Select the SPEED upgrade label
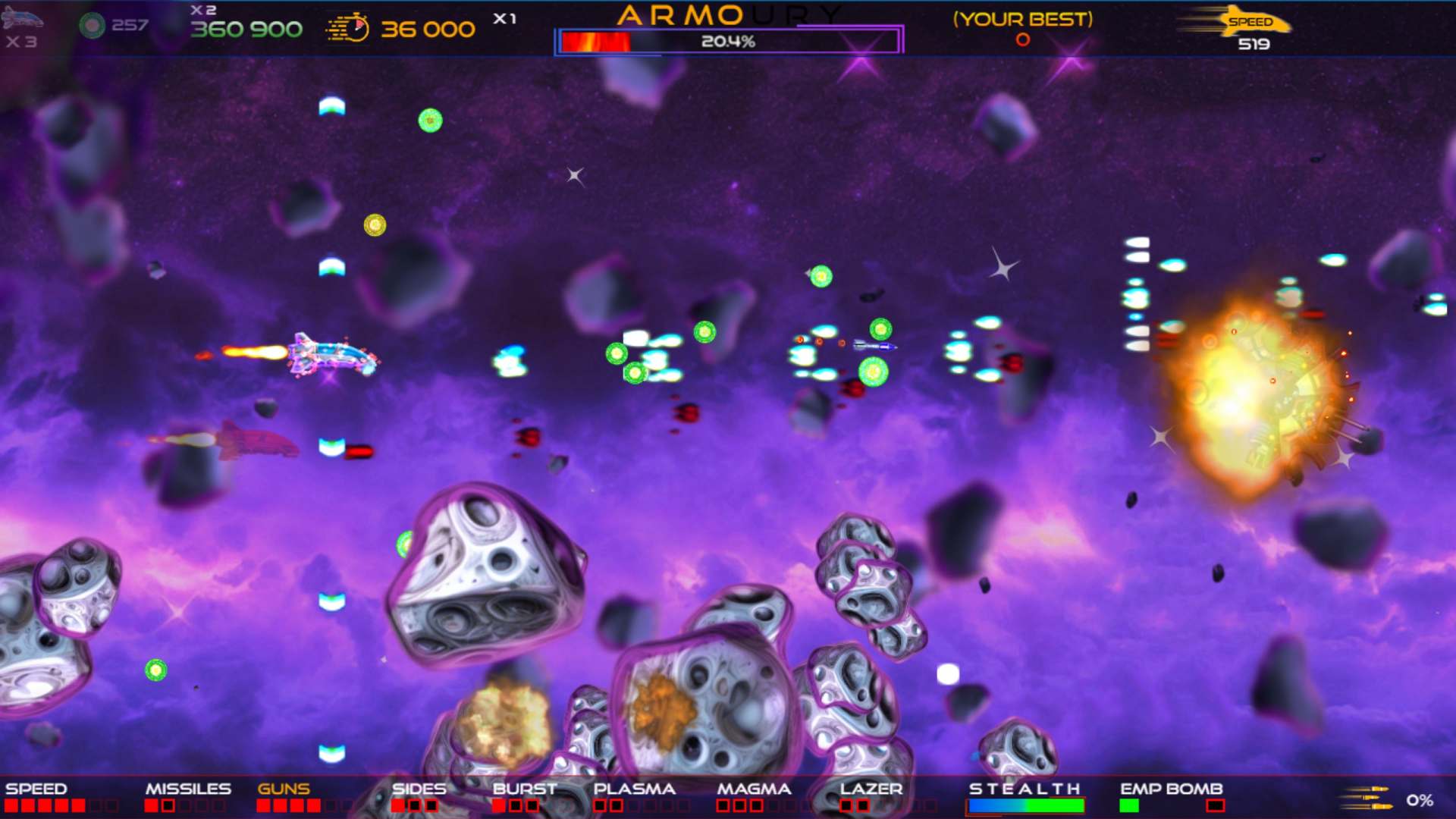The image size is (1456, 819). pos(36,789)
